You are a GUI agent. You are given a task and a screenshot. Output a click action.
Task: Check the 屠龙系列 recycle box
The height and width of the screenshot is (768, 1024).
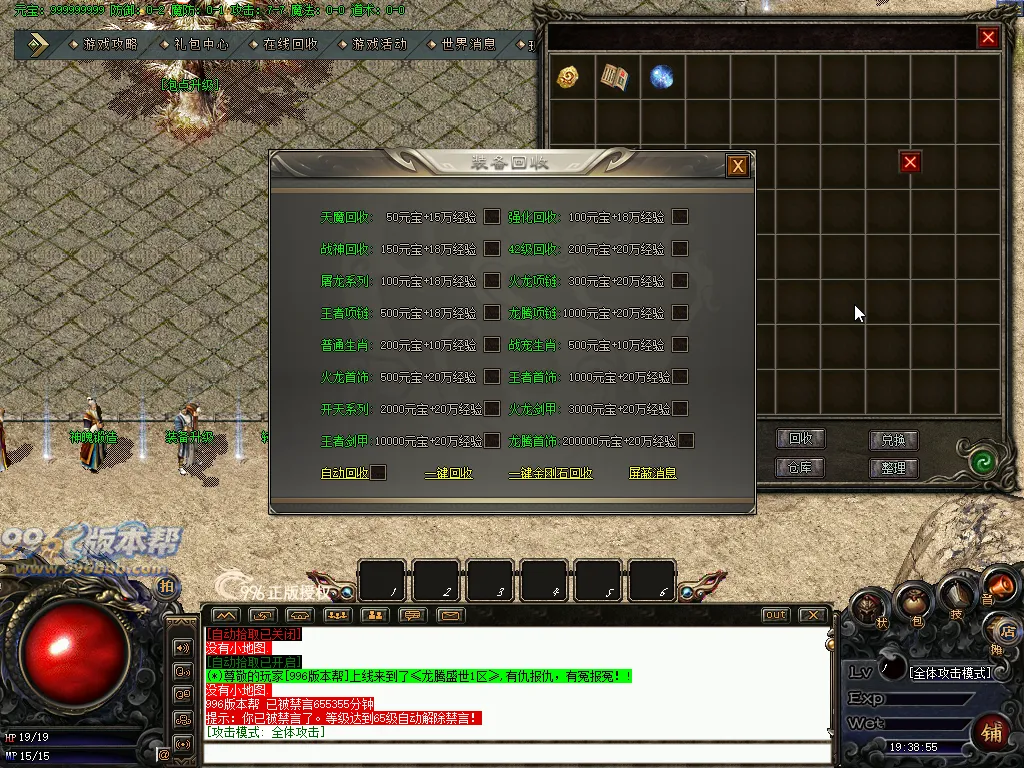[492, 281]
